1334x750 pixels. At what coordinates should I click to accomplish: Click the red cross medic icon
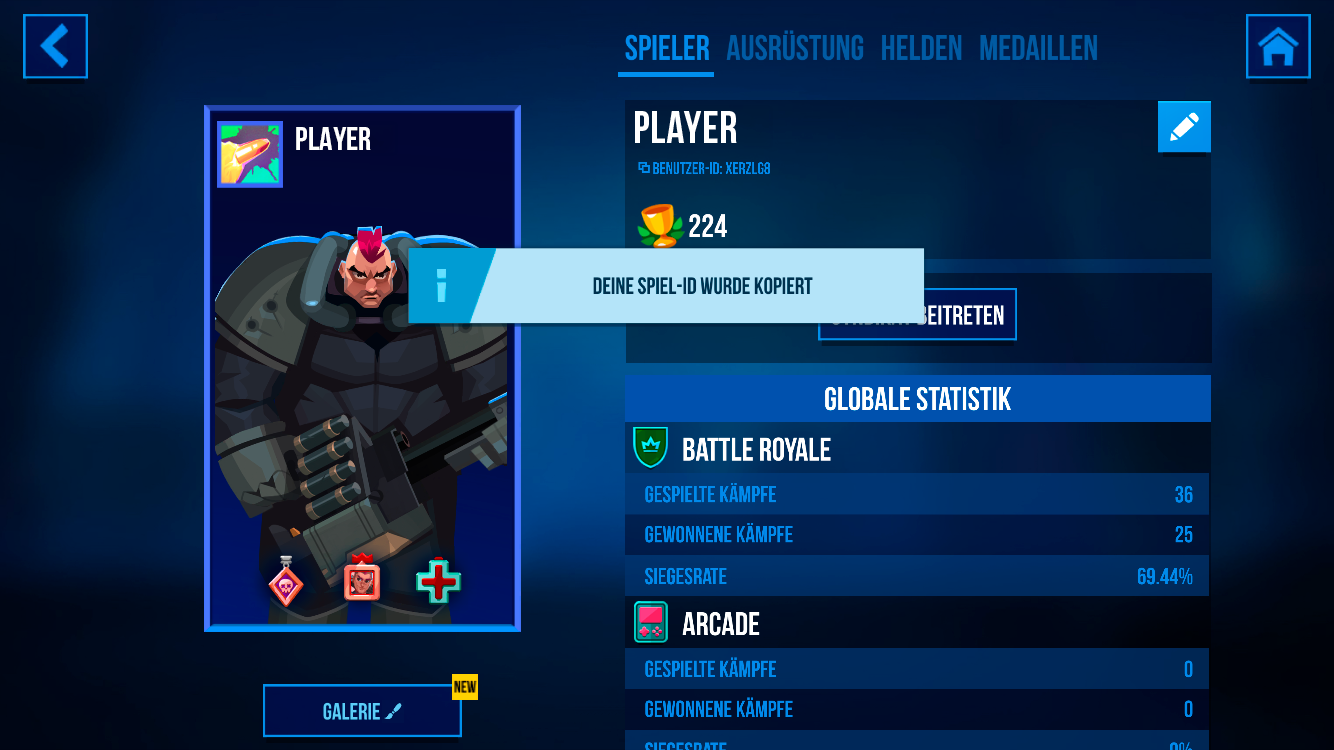(438, 581)
